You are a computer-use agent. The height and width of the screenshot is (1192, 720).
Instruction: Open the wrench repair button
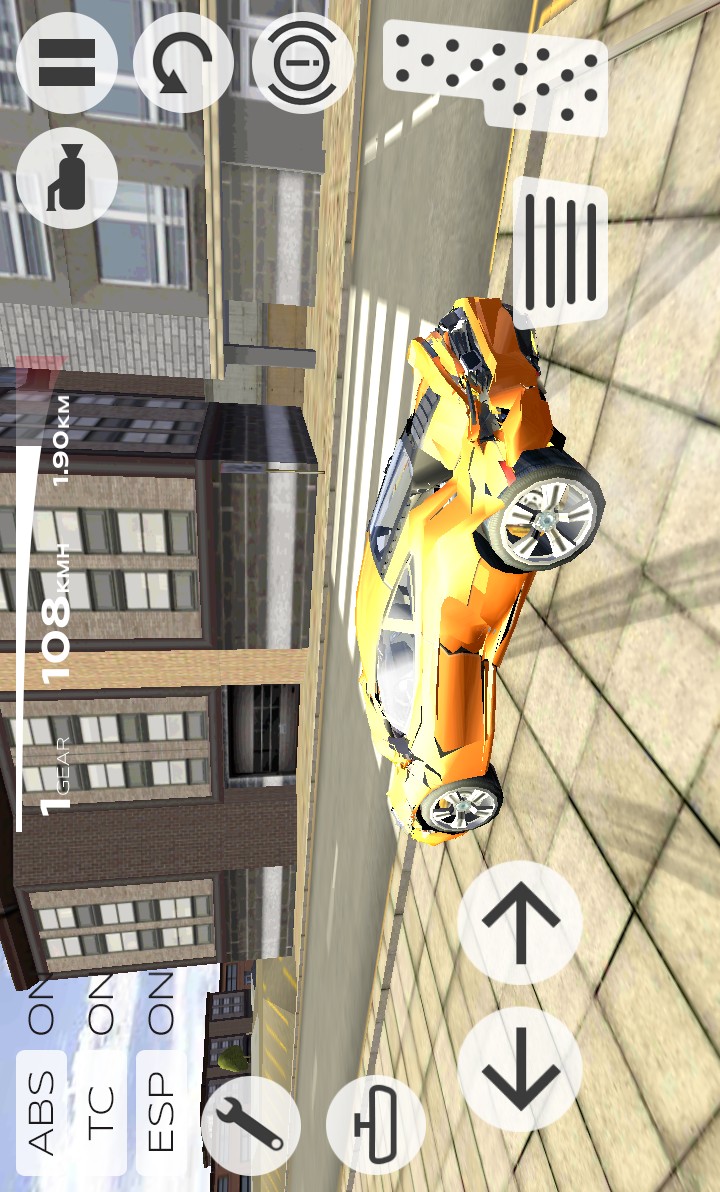point(251,1125)
